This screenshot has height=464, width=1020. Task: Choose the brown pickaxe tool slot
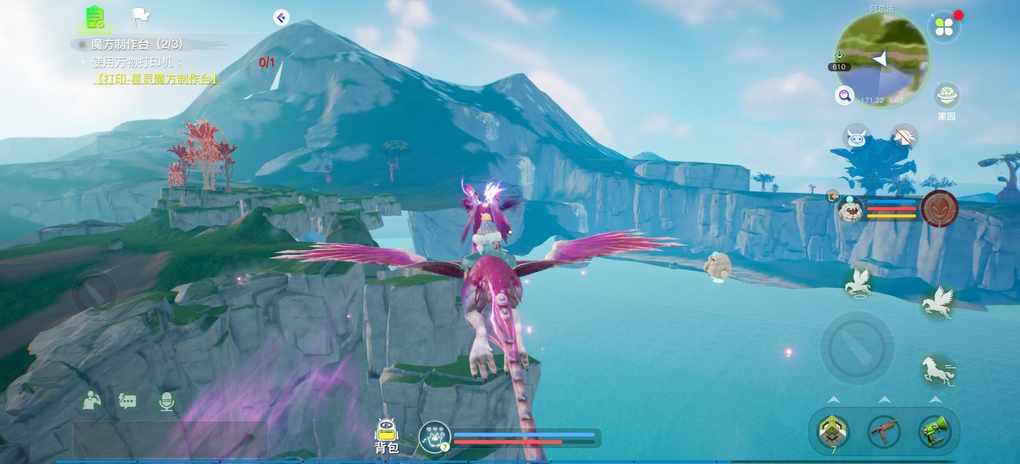pyautogui.click(x=883, y=431)
